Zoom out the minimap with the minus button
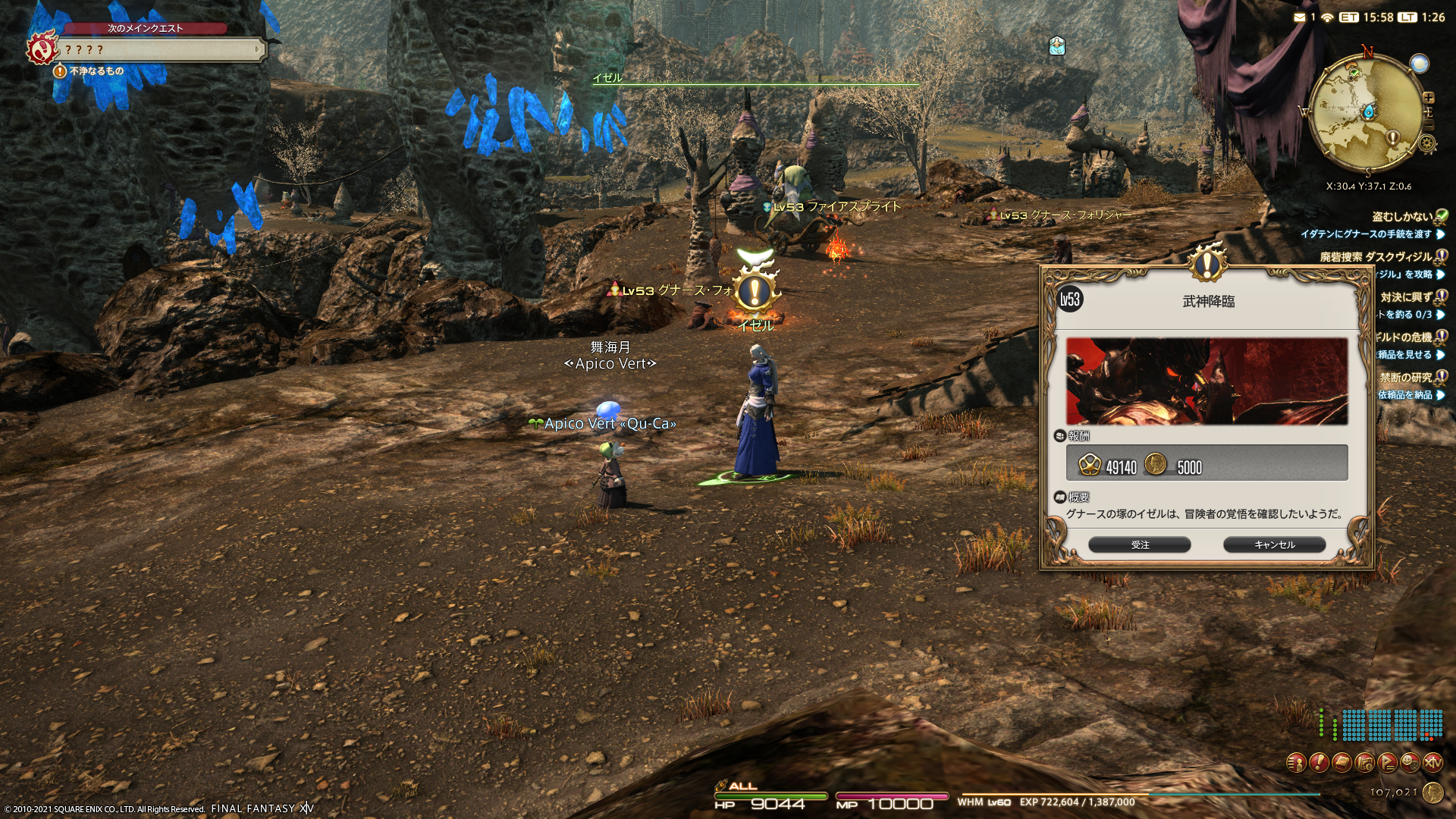The height and width of the screenshot is (819, 1456). [1429, 125]
